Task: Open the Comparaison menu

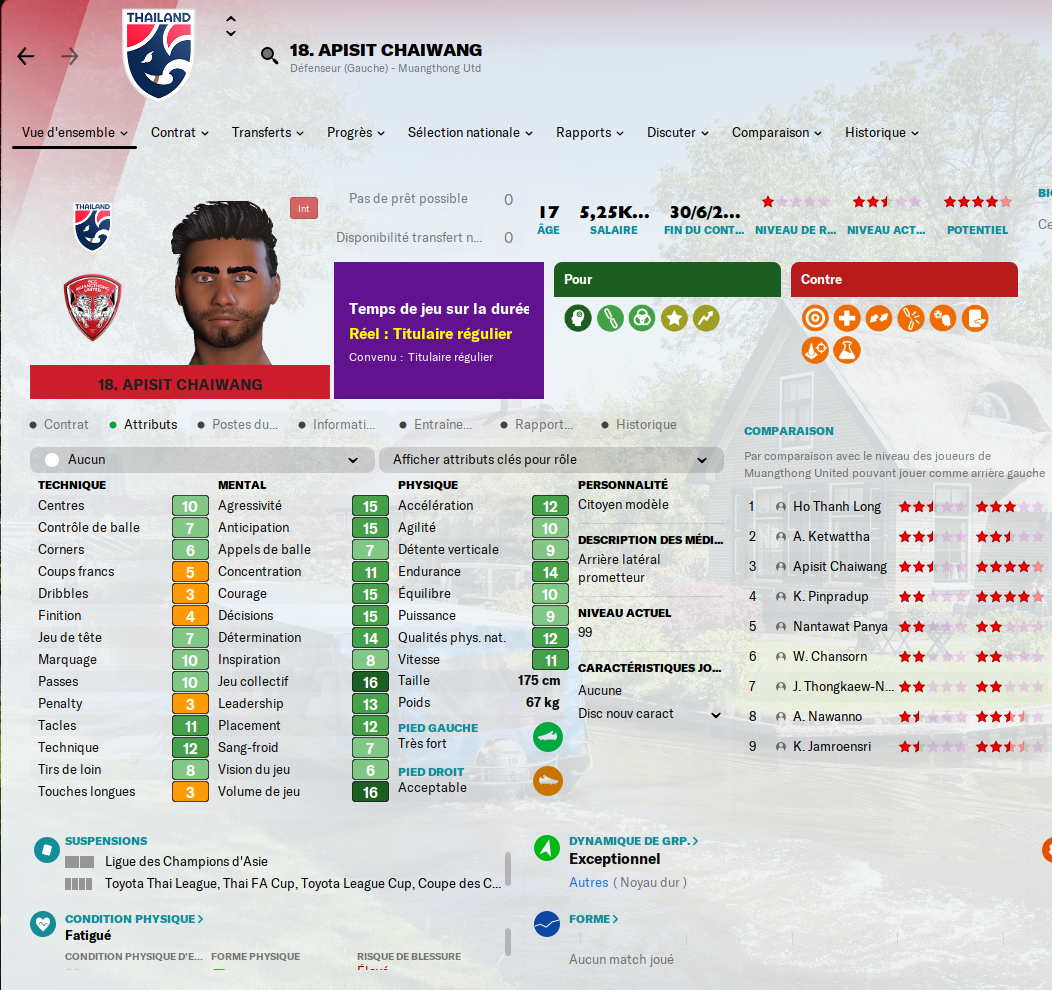Action: (x=777, y=132)
